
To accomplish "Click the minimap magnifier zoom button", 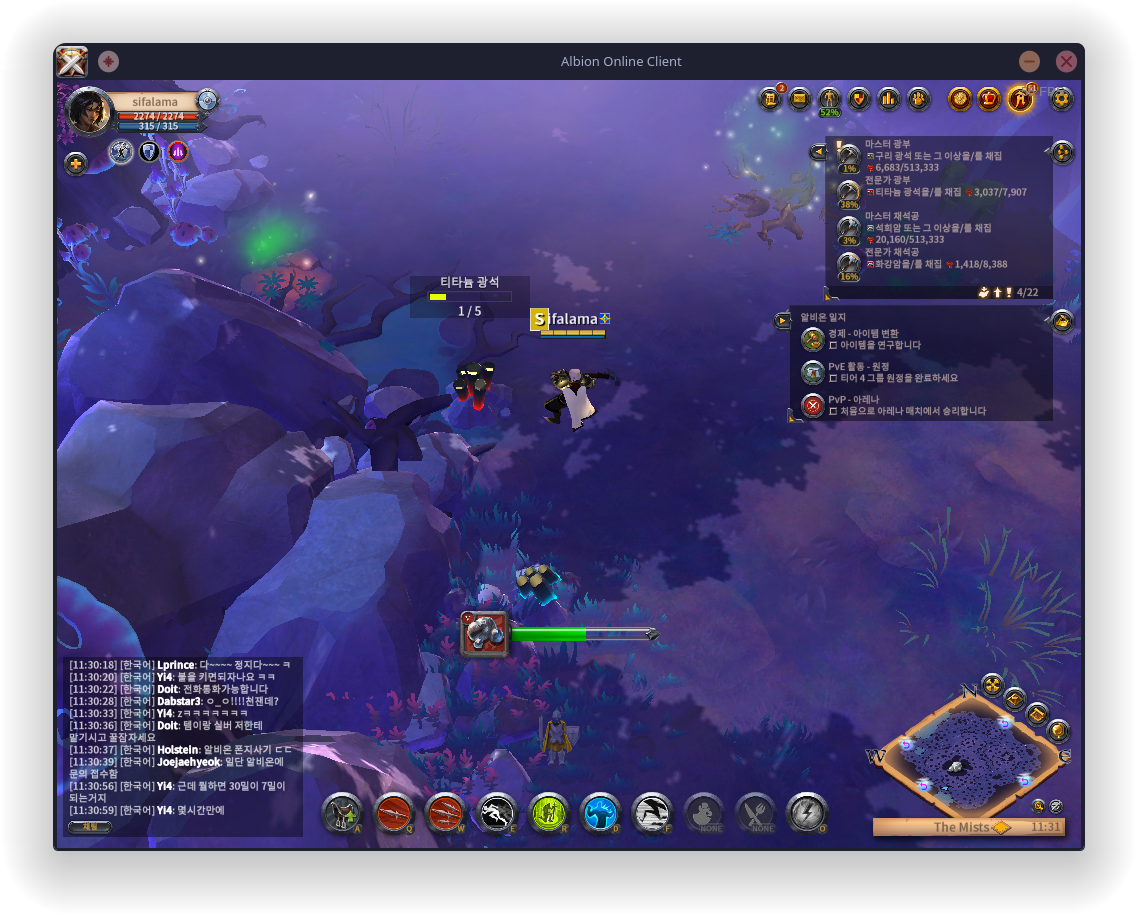I will [x=1039, y=805].
